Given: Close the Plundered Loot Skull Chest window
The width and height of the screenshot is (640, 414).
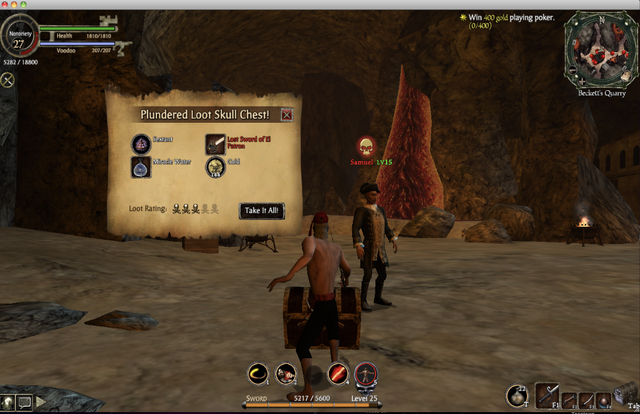Looking at the screenshot, I should (287, 115).
